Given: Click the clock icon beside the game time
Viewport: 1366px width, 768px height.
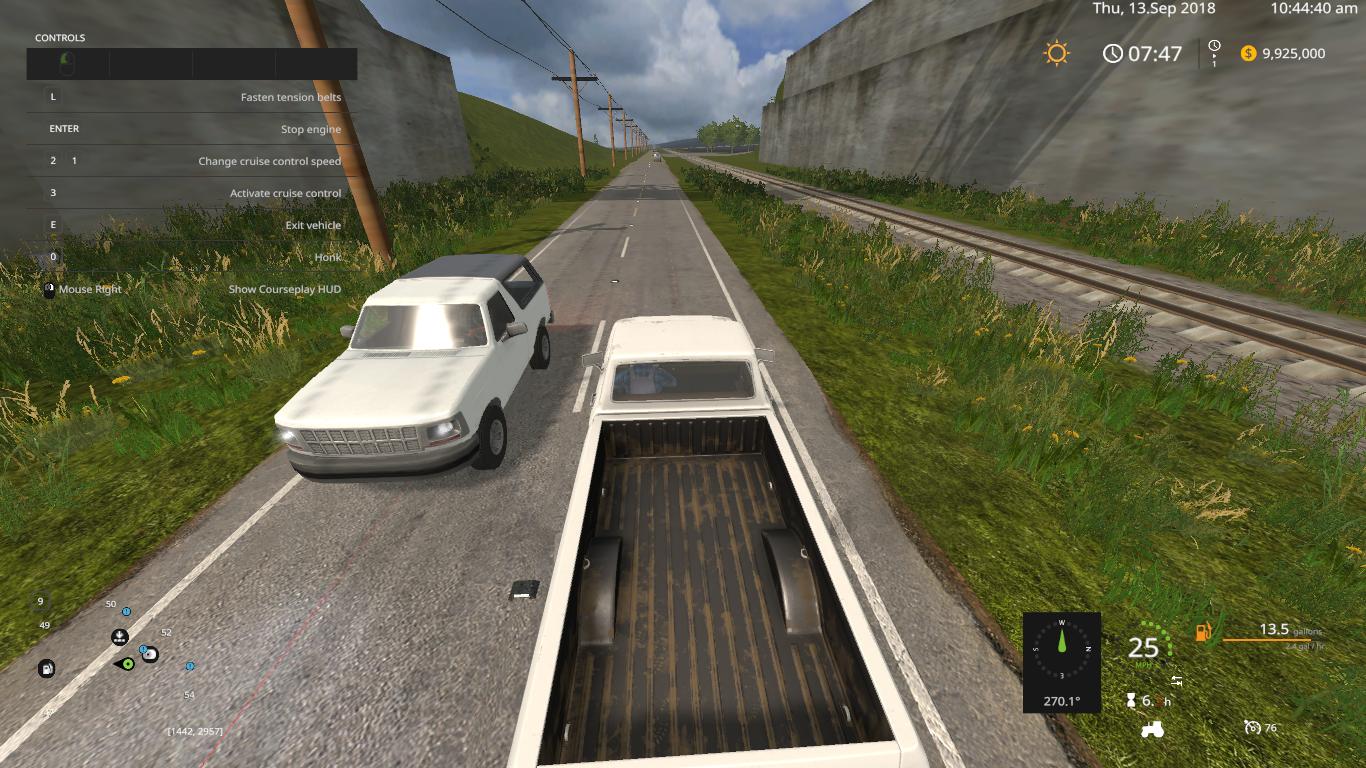Looking at the screenshot, I should coord(1113,53).
